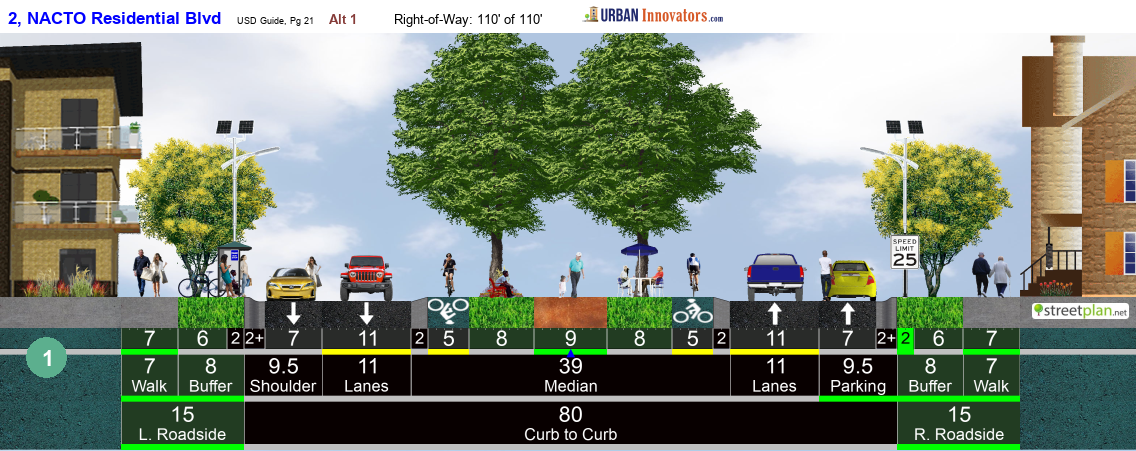Select the bright green highlighted 2 cell
This screenshot has height=451, width=1136.
click(x=906, y=338)
